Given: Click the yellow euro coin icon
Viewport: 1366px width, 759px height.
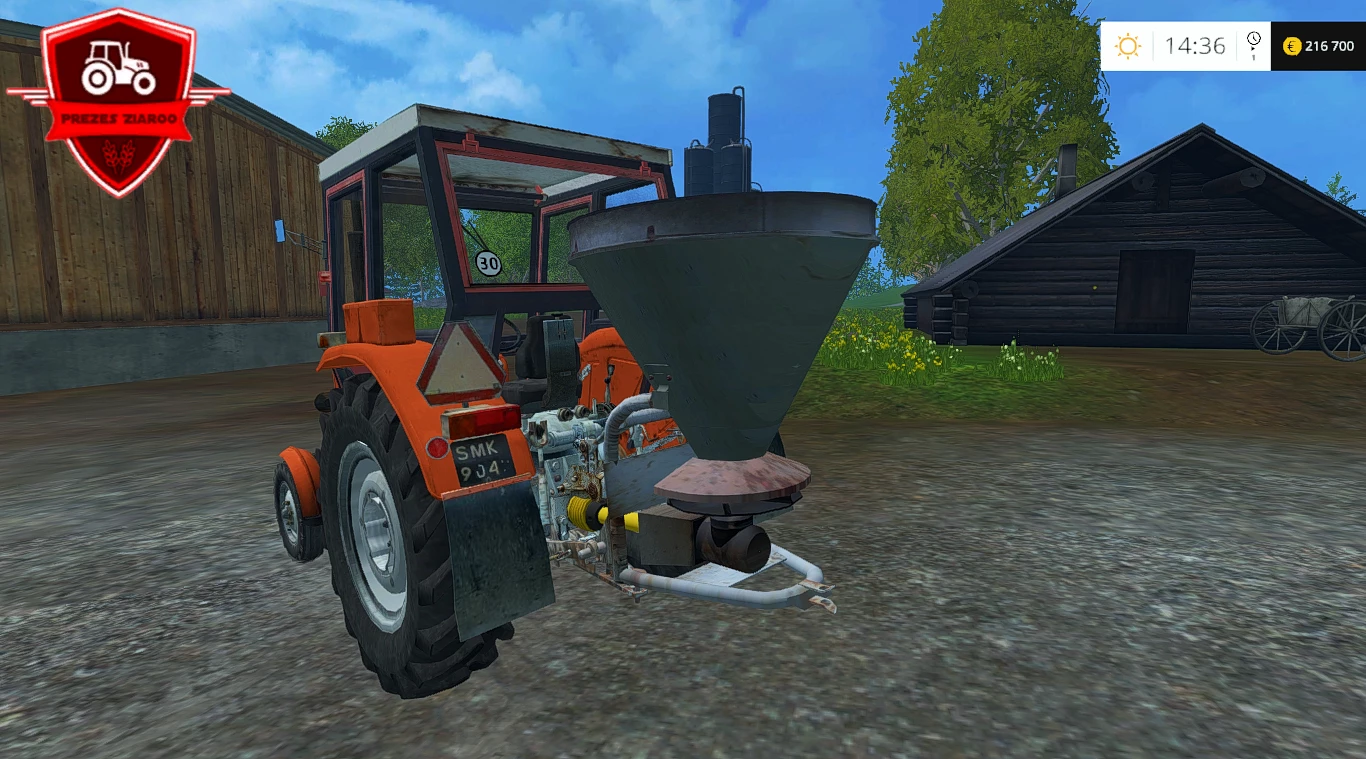Looking at the screenshot, I should (1291, 45).
